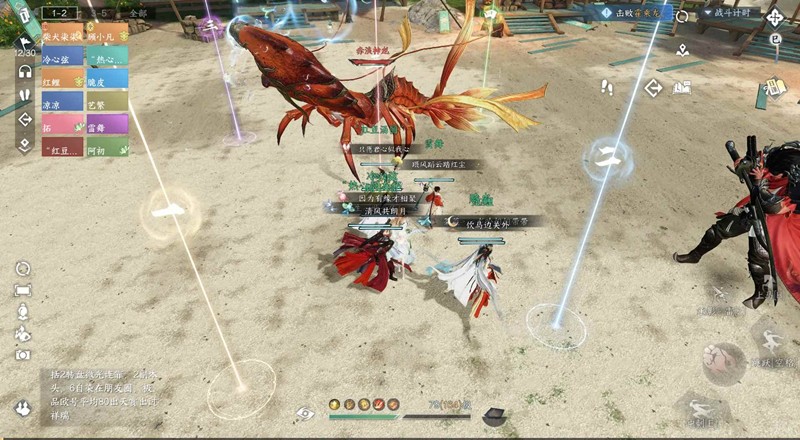This screenshot has height=440, width=800.
Task: Click the exit arrow diamond icon at right
Action: point(653,88)
